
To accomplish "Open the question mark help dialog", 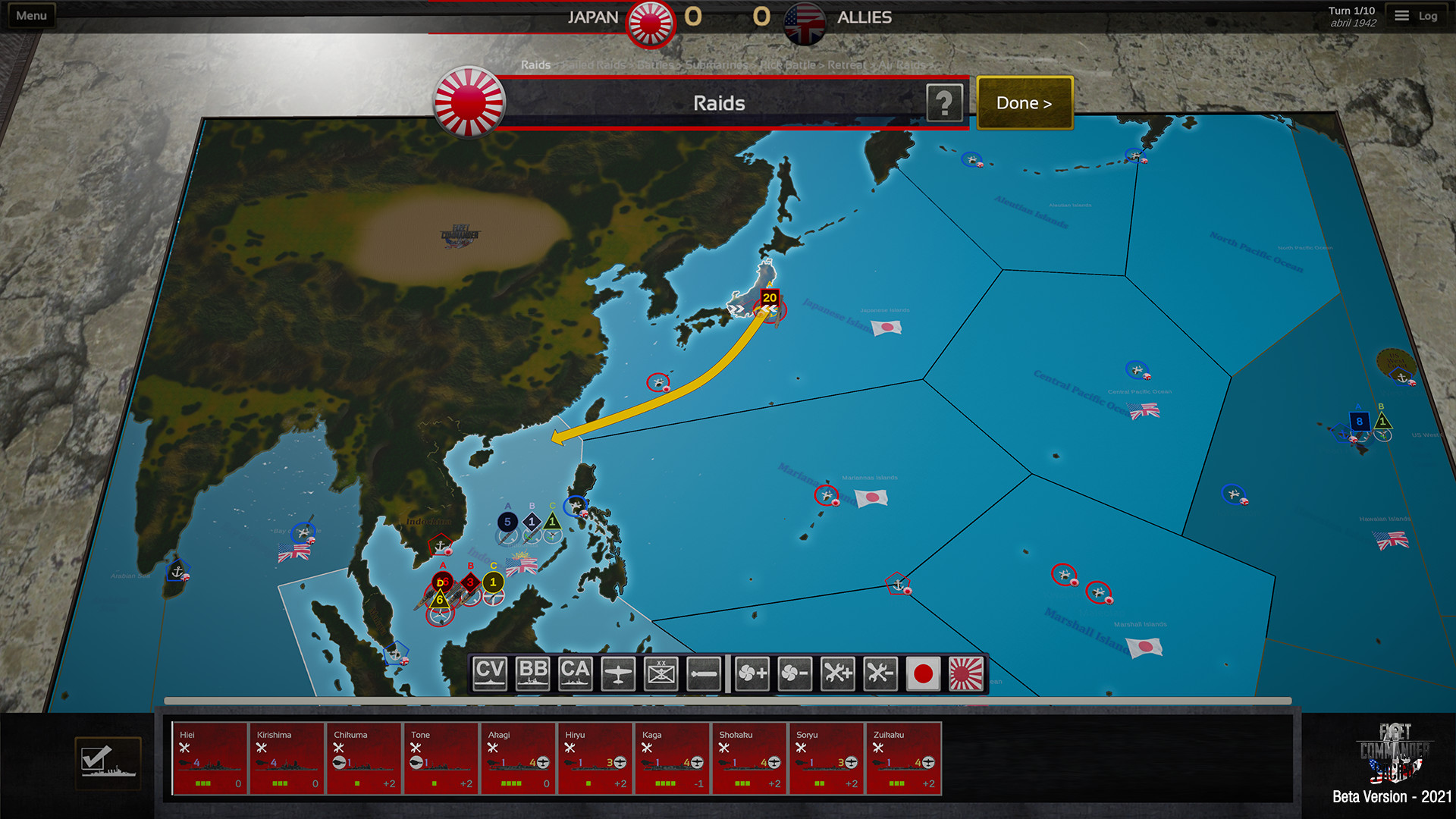I will [x=945, y=103].
